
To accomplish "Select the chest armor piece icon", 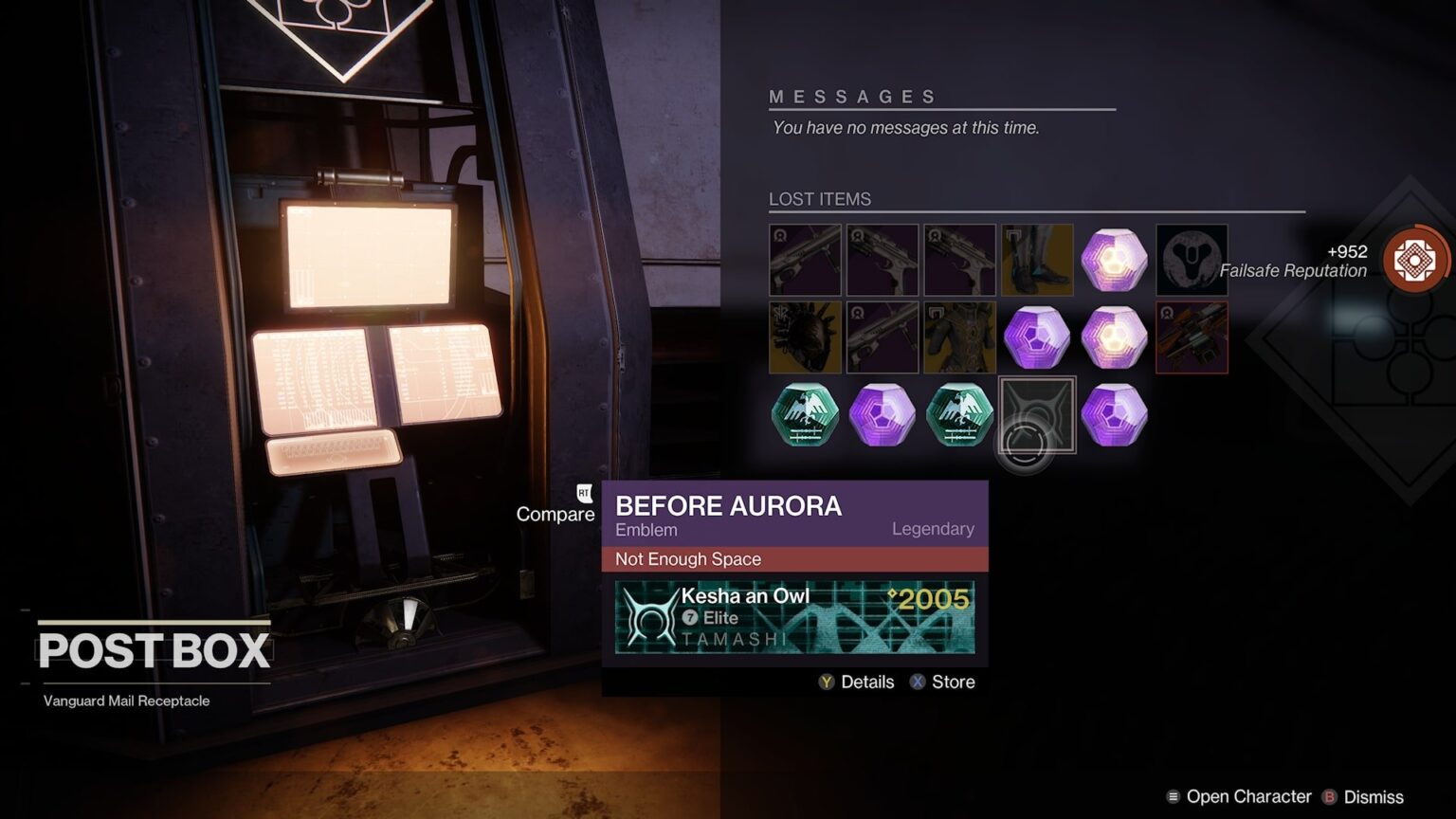I will 959,337.
